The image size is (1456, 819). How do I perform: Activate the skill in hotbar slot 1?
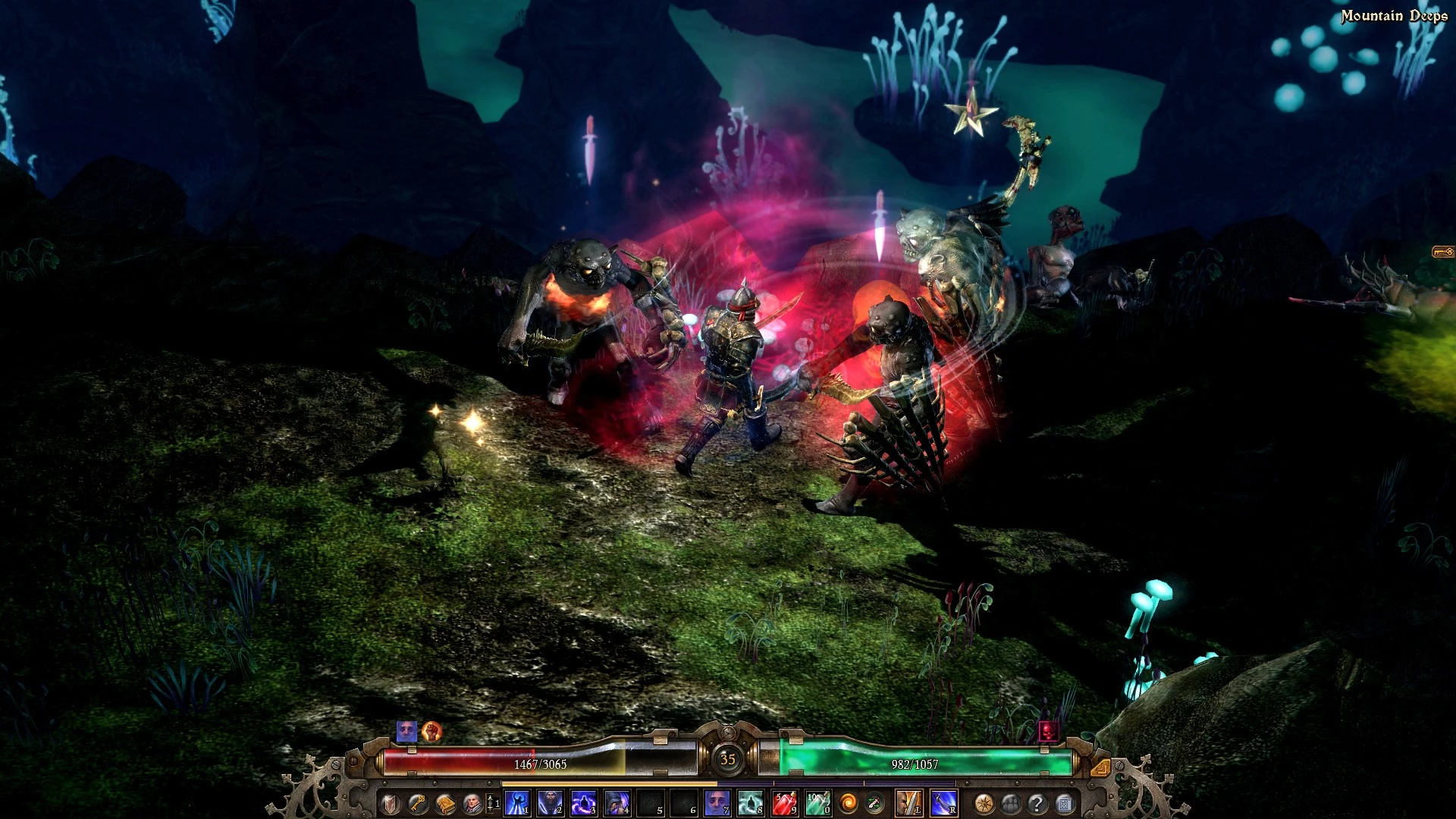click(x=517, y=803)
